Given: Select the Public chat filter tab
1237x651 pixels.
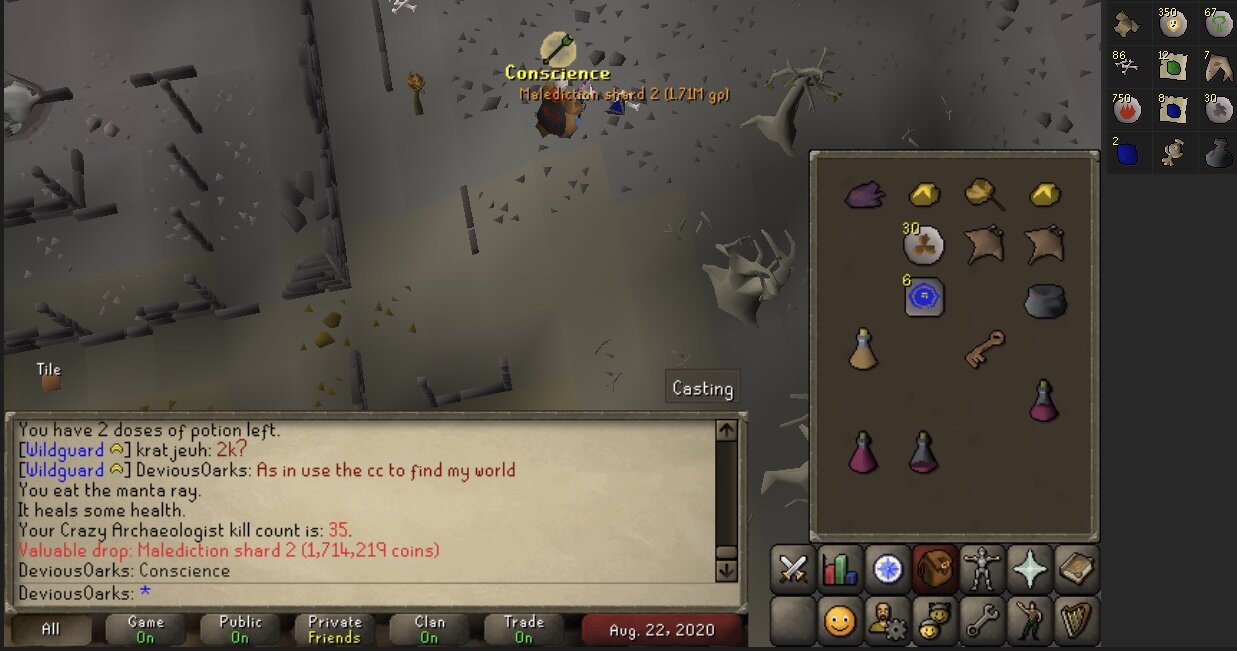Looking at the screenshot, I should coord(240,630).
